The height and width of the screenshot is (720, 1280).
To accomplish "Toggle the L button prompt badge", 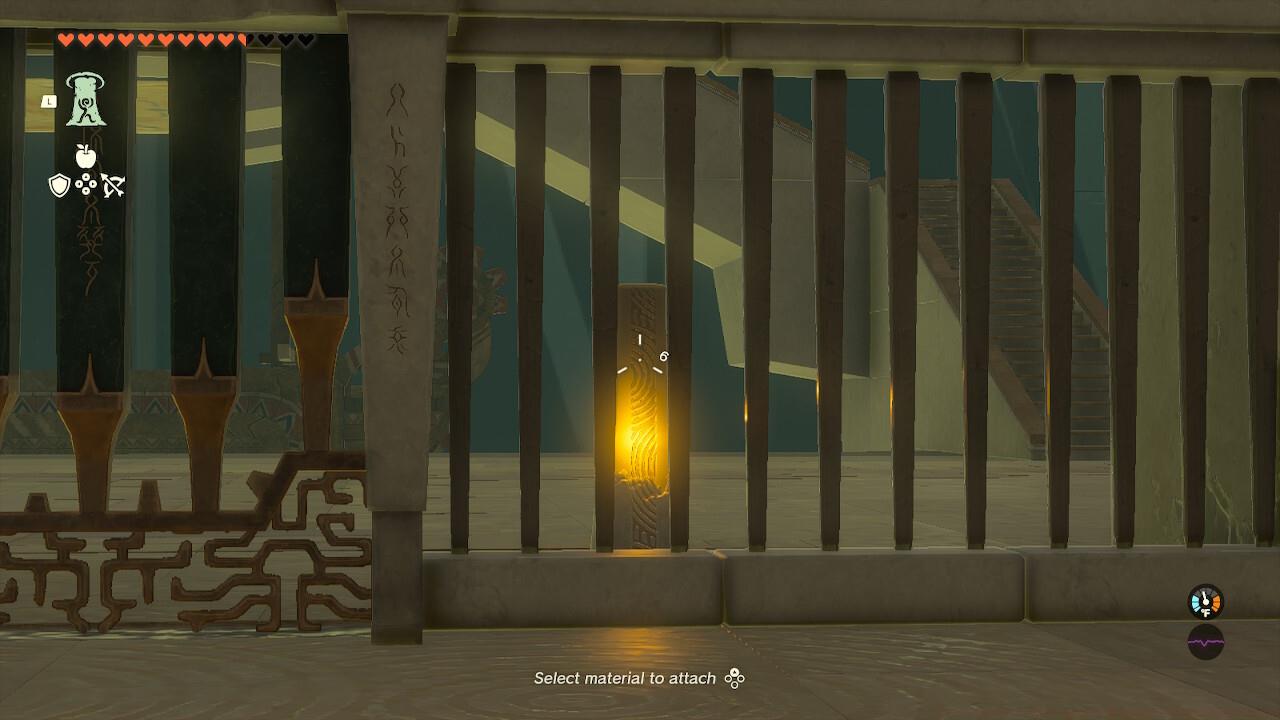I will [49, 101].
